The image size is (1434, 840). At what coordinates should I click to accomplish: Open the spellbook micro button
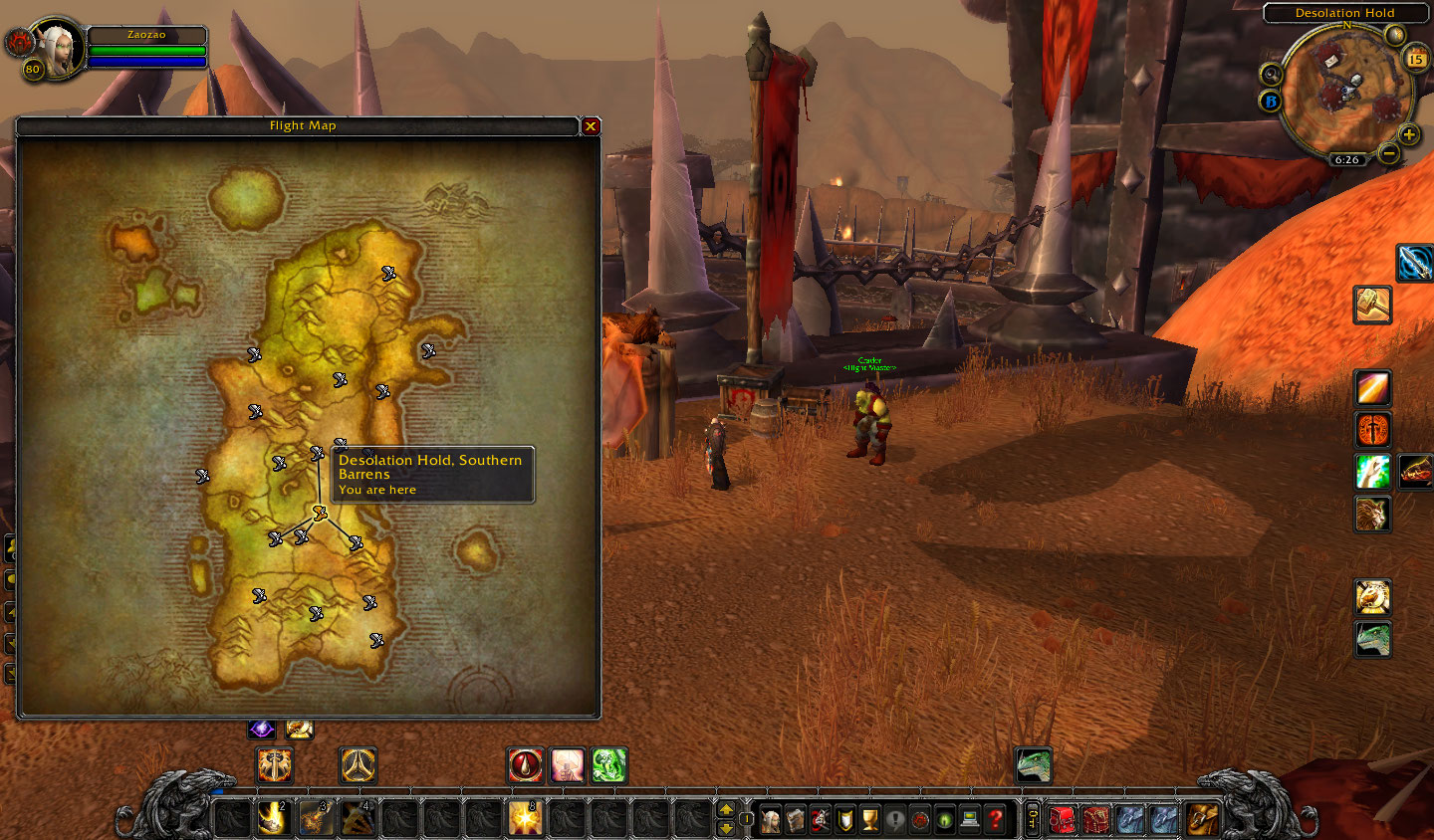pyautogui.click(x=796, y=819)
